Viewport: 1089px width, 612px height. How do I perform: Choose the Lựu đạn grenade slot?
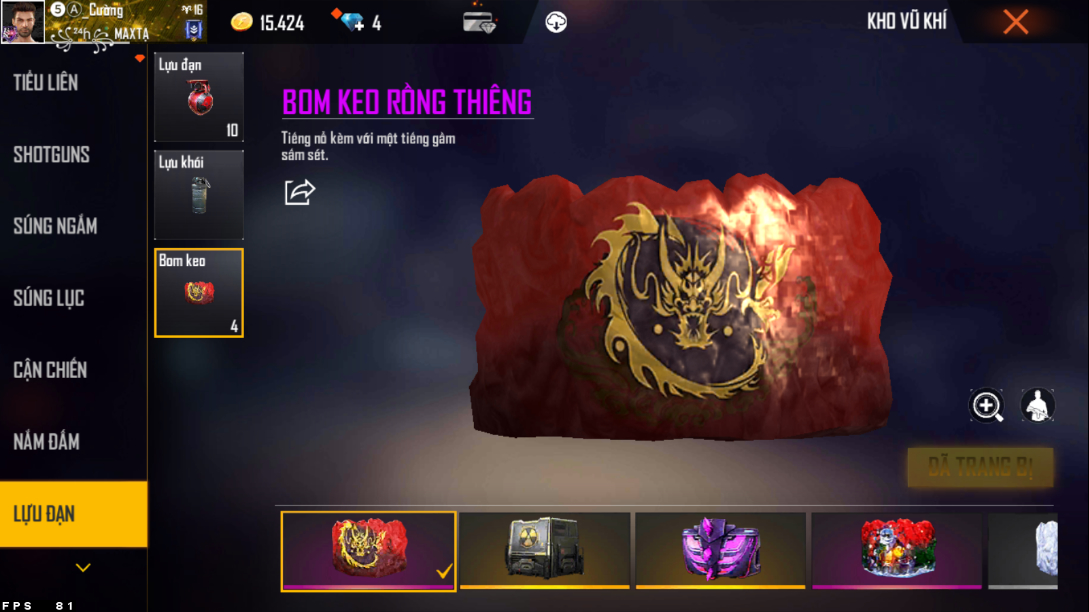coord(198,97)
